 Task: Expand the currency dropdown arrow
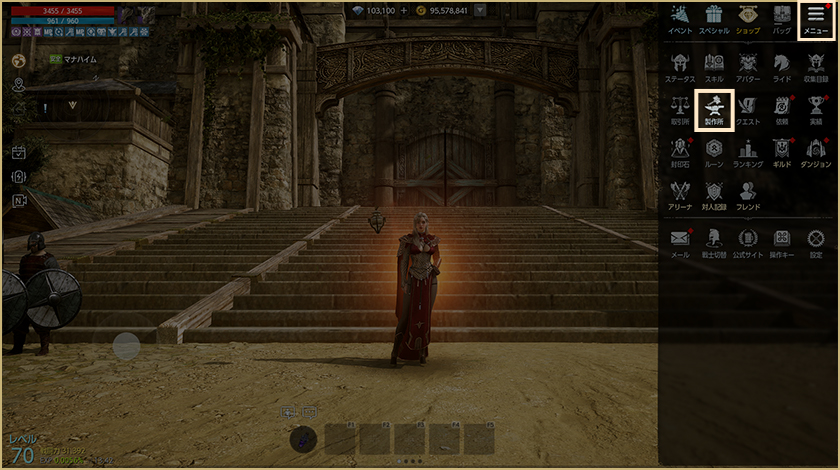click(x=481, y=10)
